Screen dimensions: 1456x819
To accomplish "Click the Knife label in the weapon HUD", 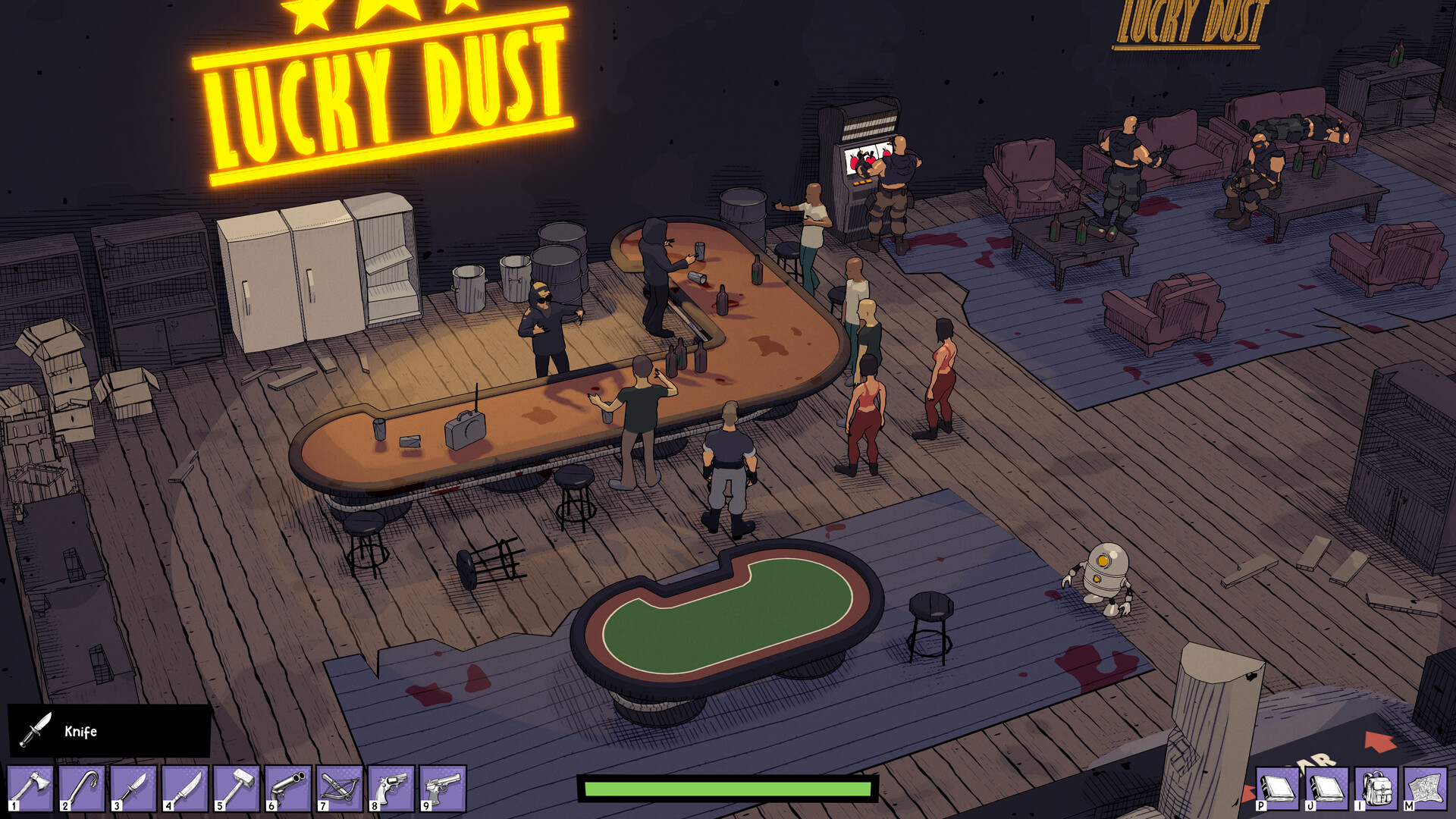I will tap(82, 731).
